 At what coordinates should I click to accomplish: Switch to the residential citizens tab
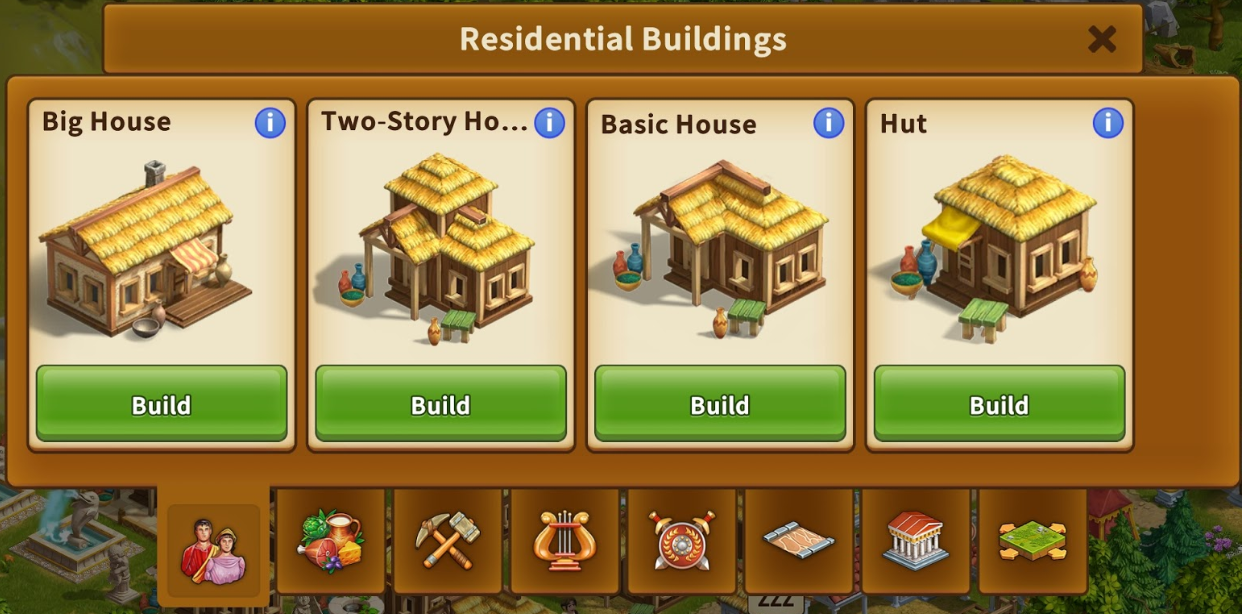coord(213,550)
